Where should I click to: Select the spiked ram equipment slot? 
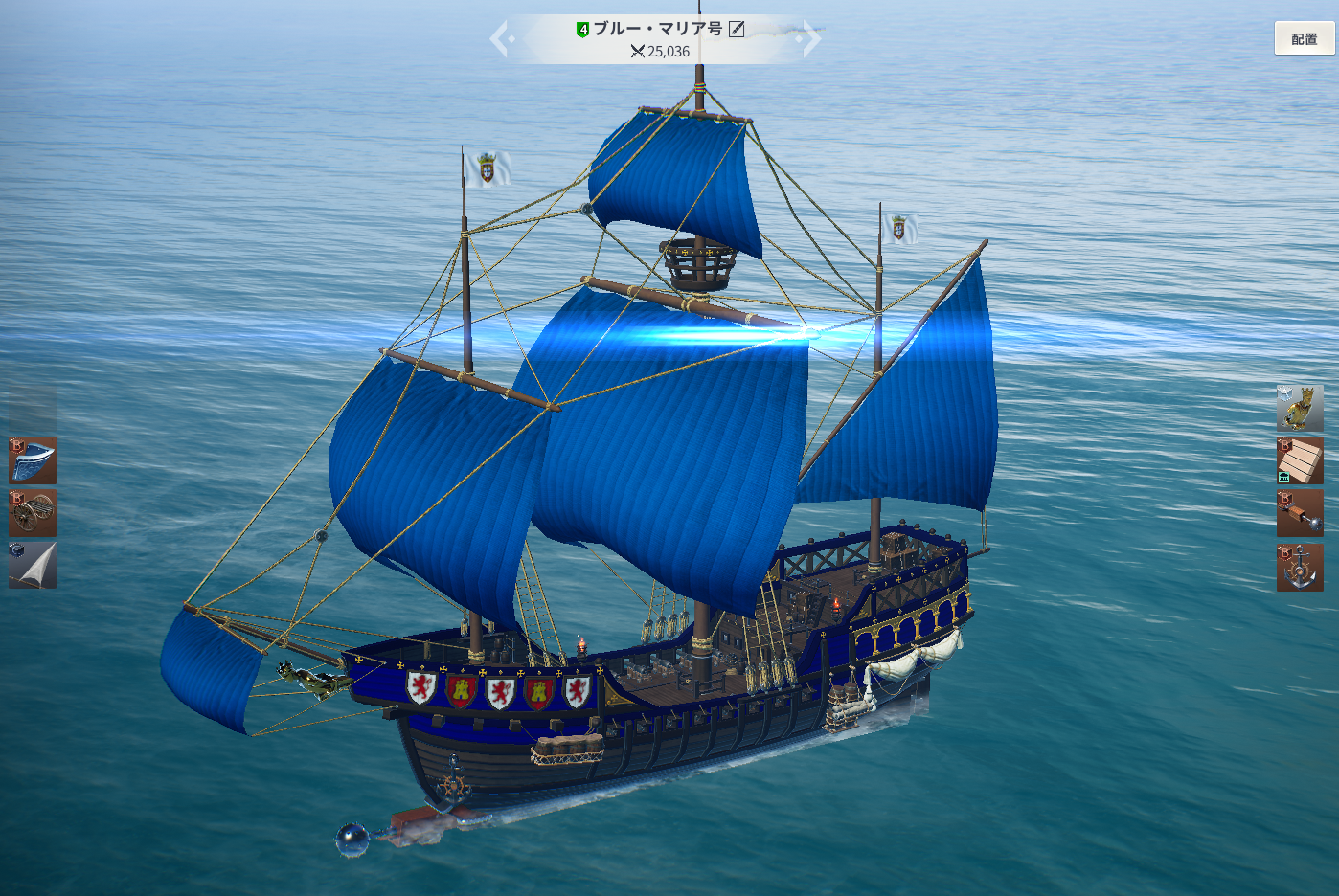click(1300, 514)
